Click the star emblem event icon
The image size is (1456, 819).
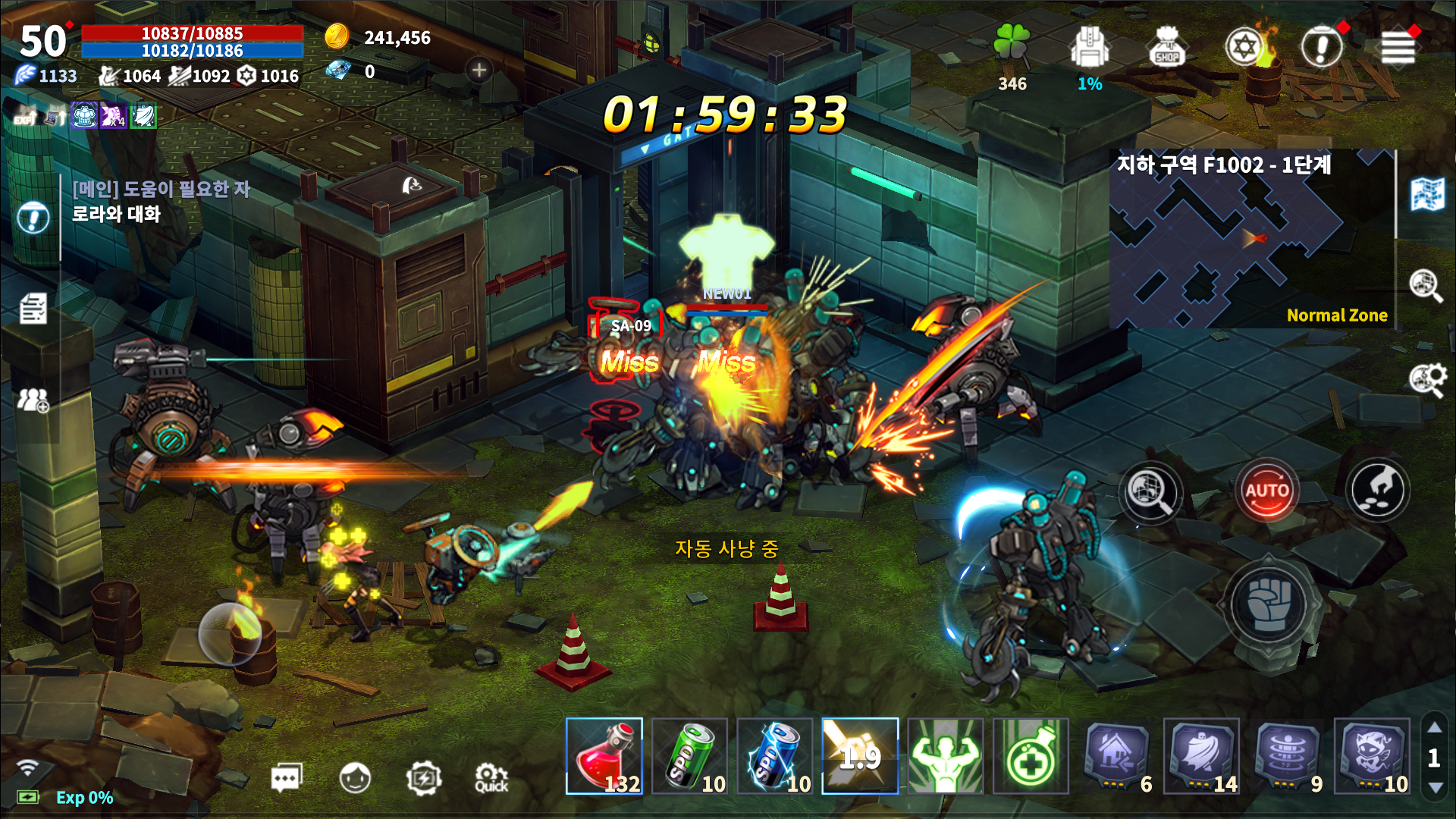(1244, 44)
